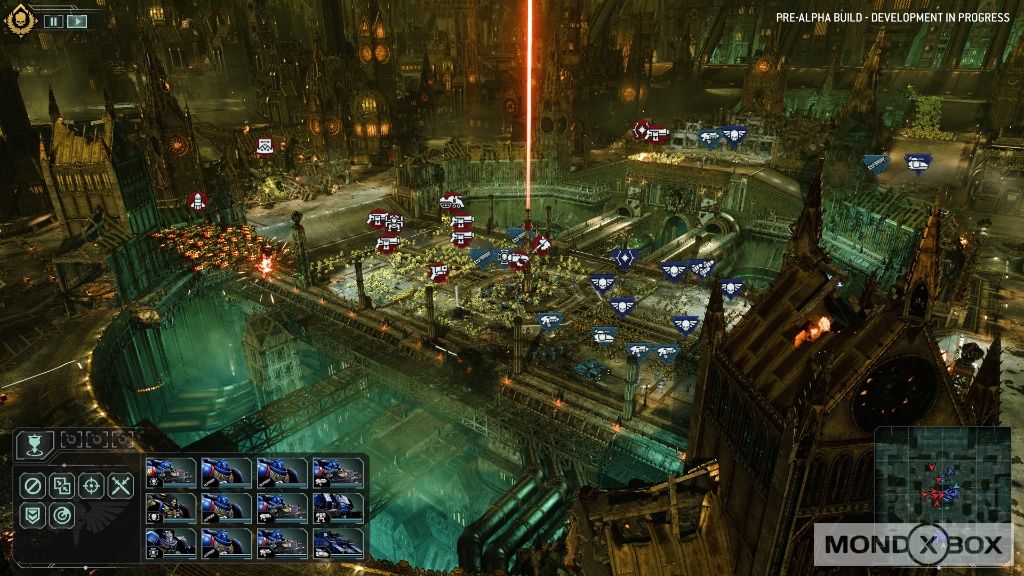Resume play with the play button
Viewport: 1024px width, 576px height.
pos(76,20)
